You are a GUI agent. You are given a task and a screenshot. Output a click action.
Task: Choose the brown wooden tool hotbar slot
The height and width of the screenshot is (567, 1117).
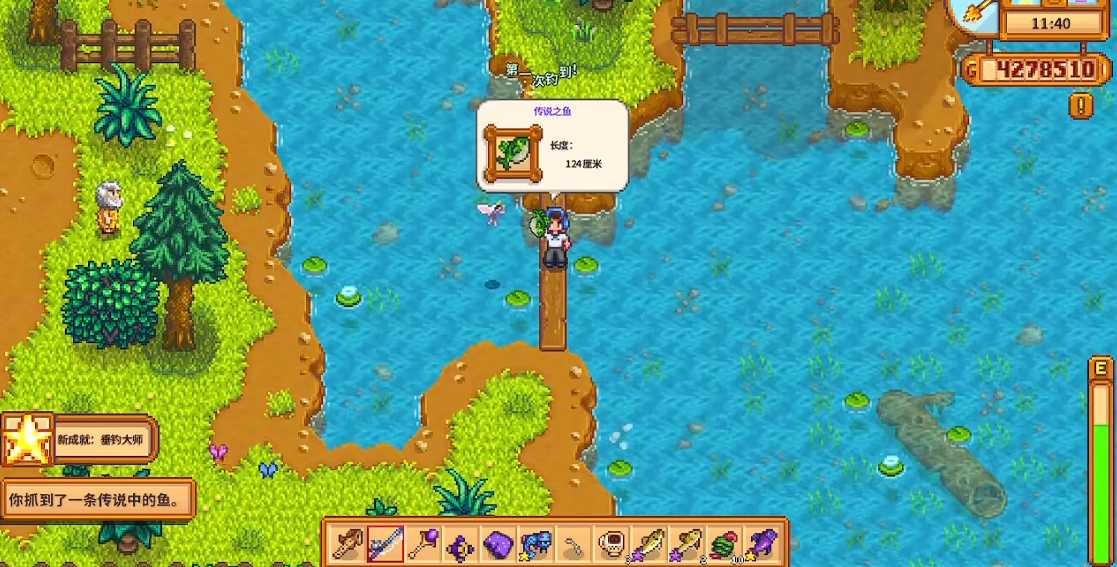pos(347,545)
